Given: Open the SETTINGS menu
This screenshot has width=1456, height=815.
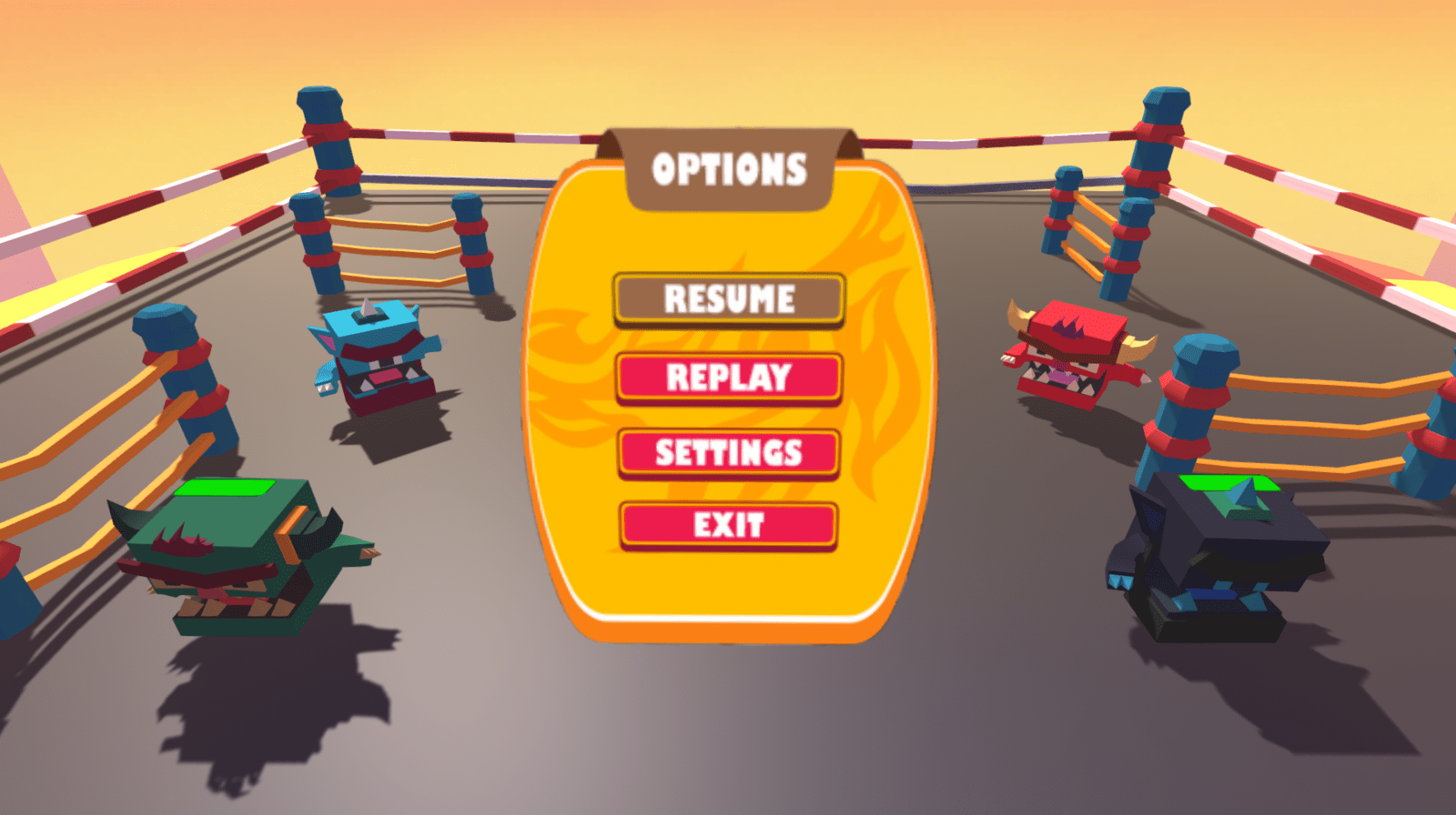Looking at the screenshot, I should coord(728,452).
